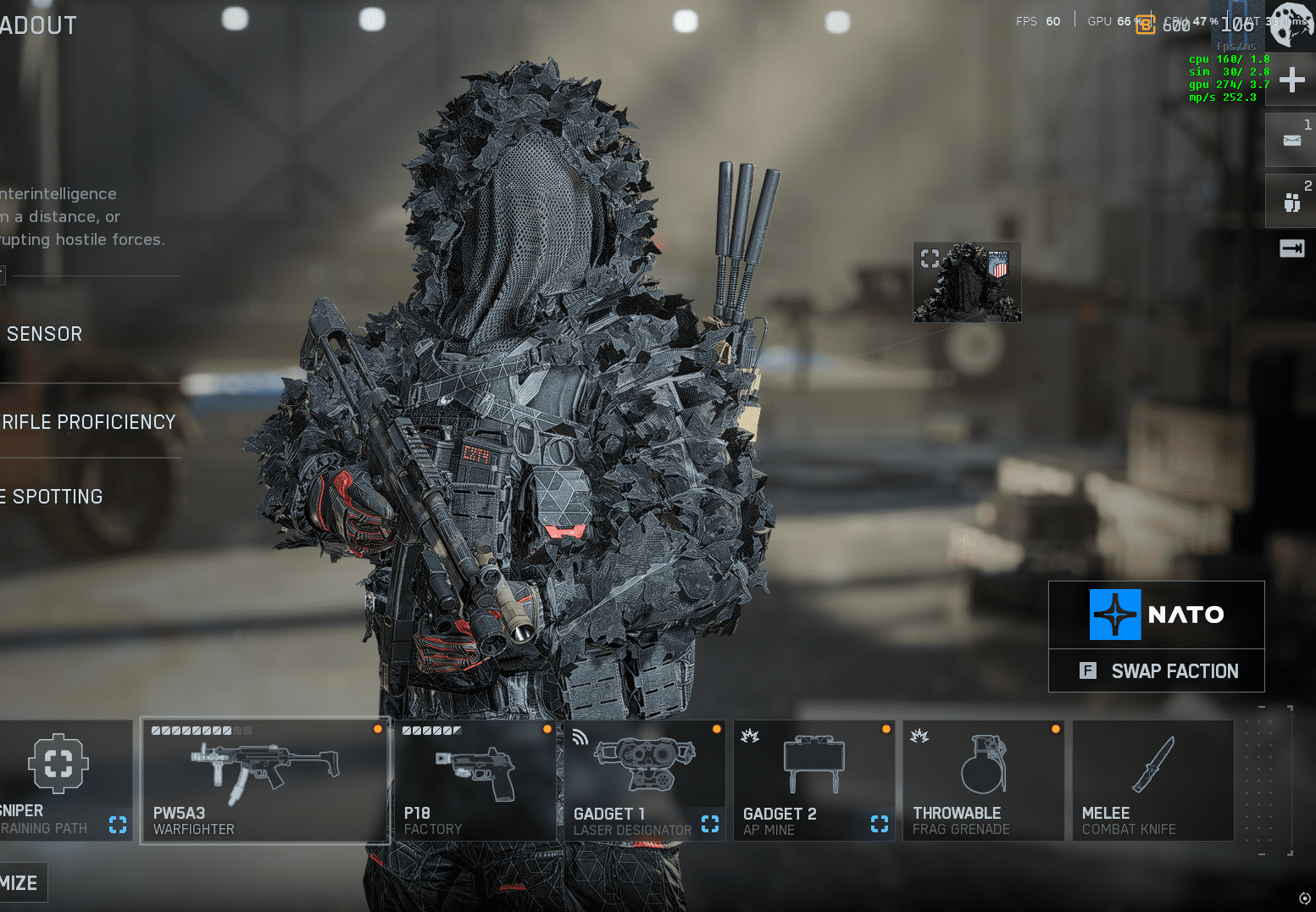Open the envelope notifications icon

[x=1291, y=141]
